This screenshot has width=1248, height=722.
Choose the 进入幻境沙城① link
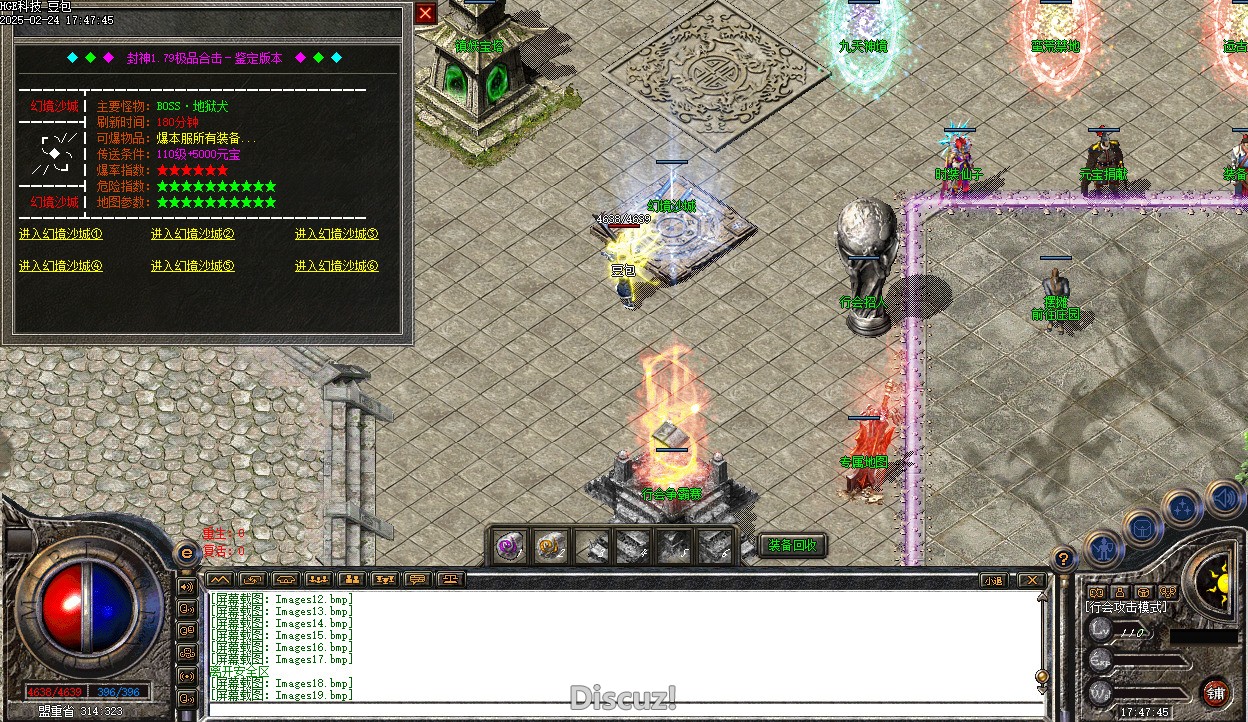click(x=61, y=235)
